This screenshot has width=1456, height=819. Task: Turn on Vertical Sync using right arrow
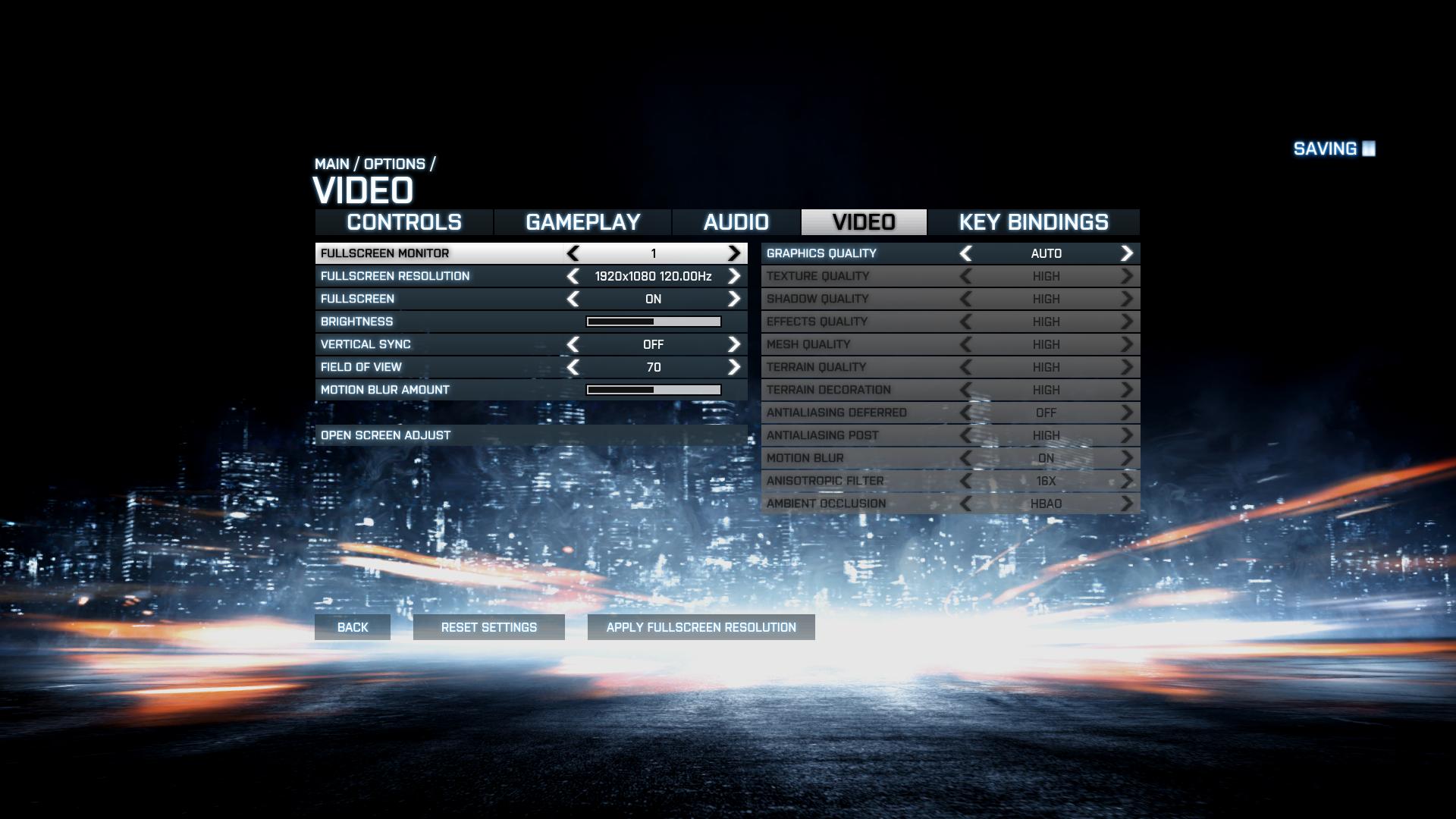tap(734, 344)
